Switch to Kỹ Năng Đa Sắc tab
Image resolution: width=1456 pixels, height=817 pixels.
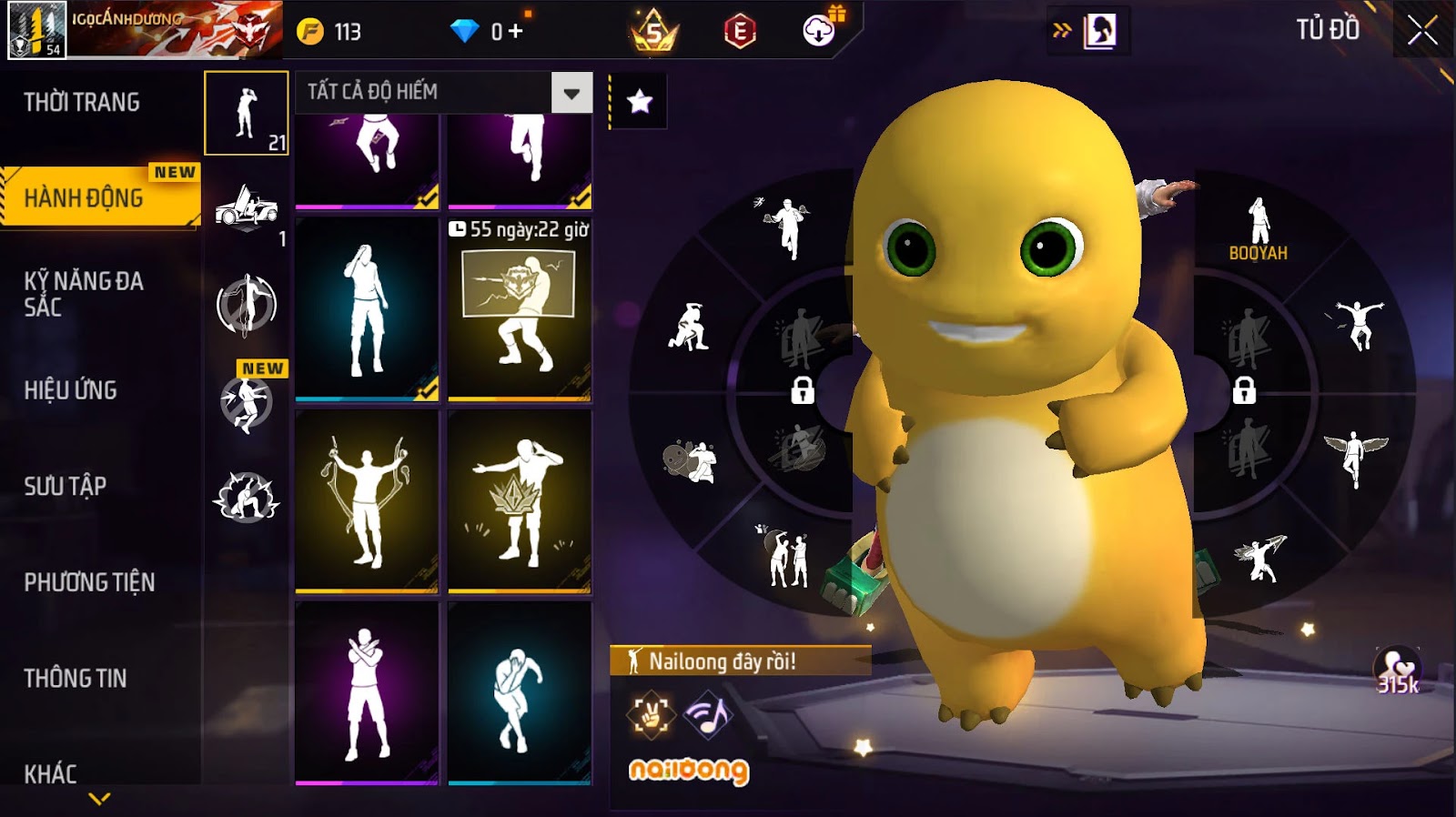tap(84, 294)
